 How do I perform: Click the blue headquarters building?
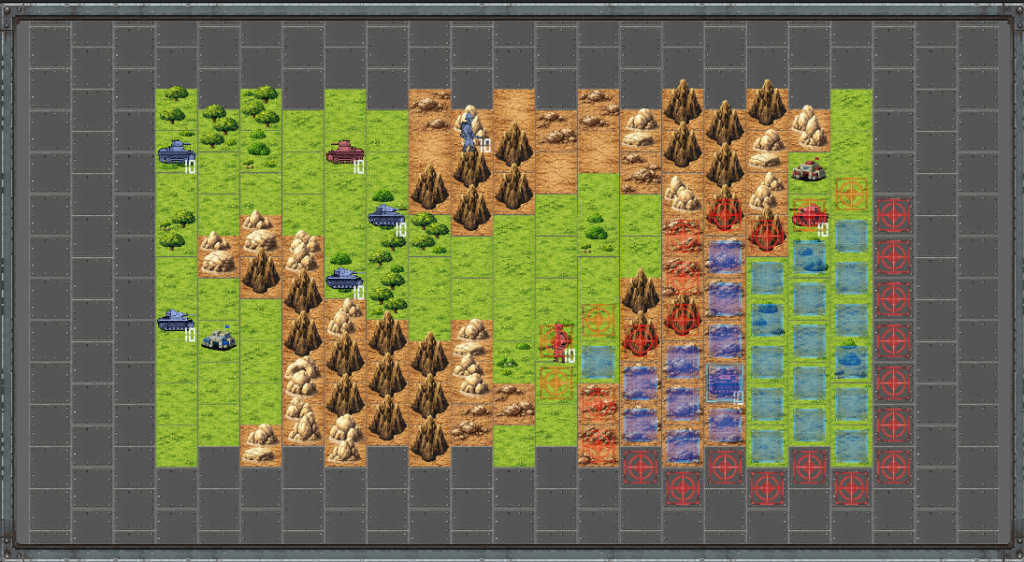point(218,339)
